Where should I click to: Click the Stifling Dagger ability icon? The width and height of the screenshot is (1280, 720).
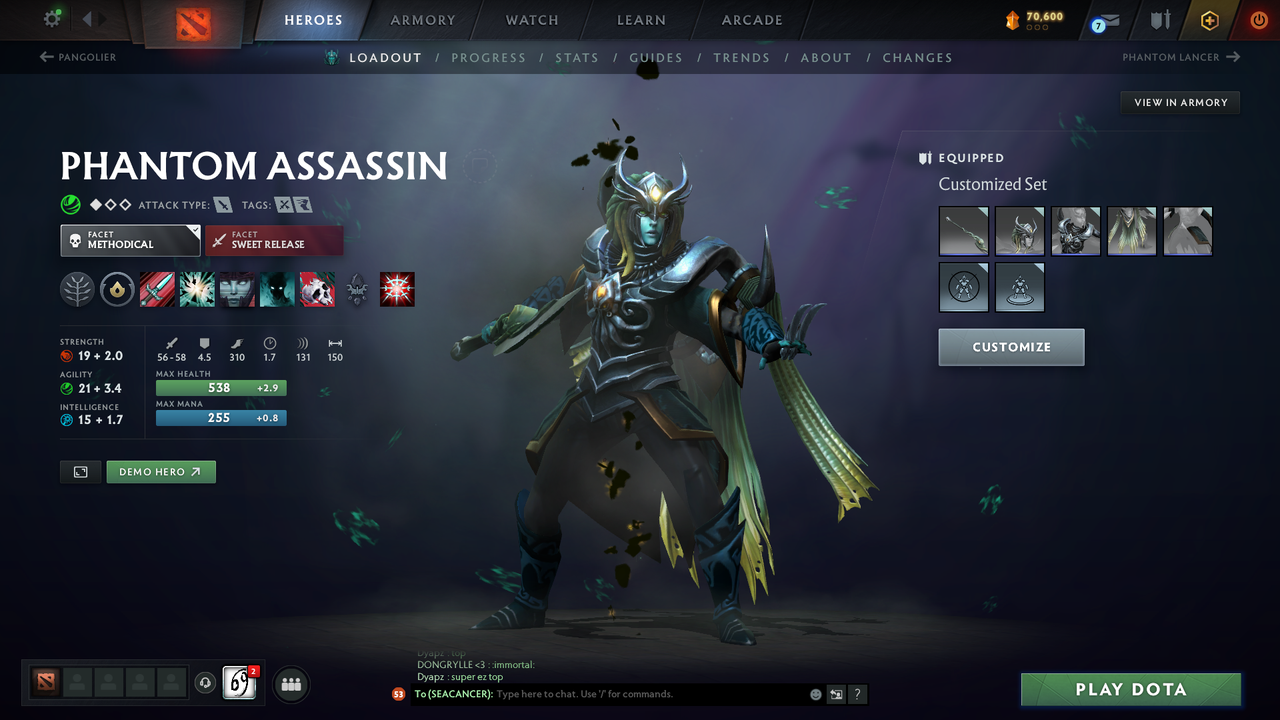(x=157, y=289)
